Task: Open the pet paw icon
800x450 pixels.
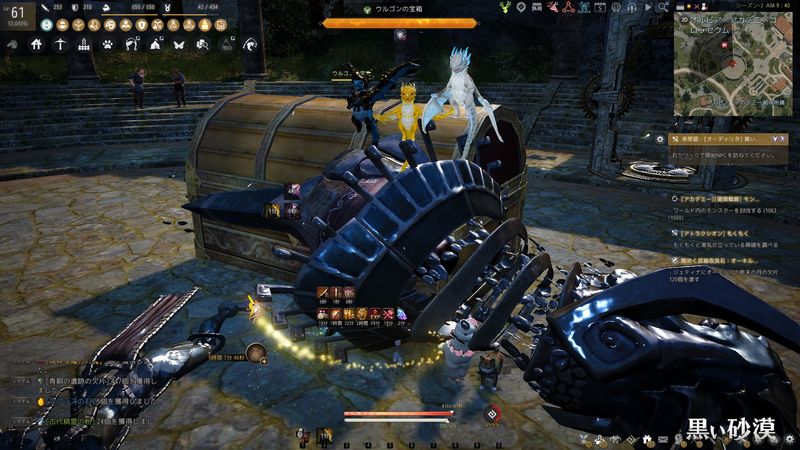Action: [108, 44]
